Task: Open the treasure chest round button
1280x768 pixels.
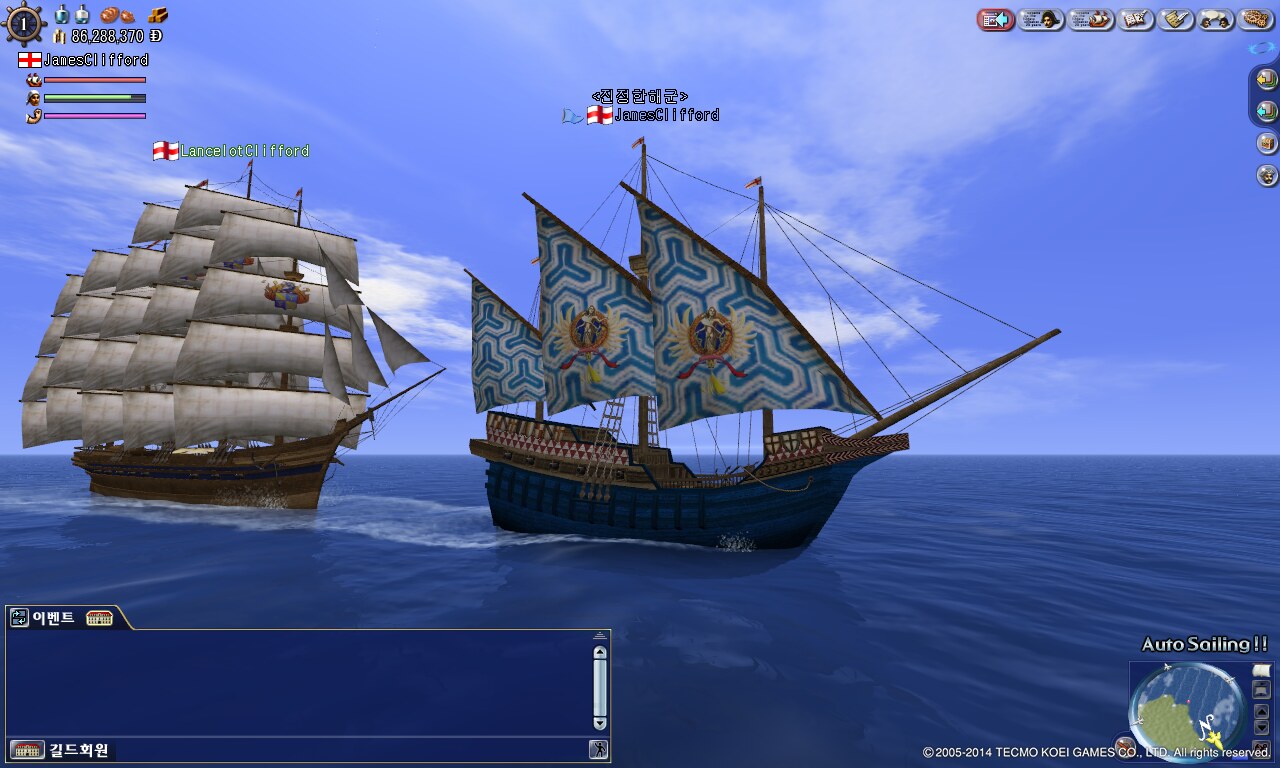Action: (x=1267, y=143)
